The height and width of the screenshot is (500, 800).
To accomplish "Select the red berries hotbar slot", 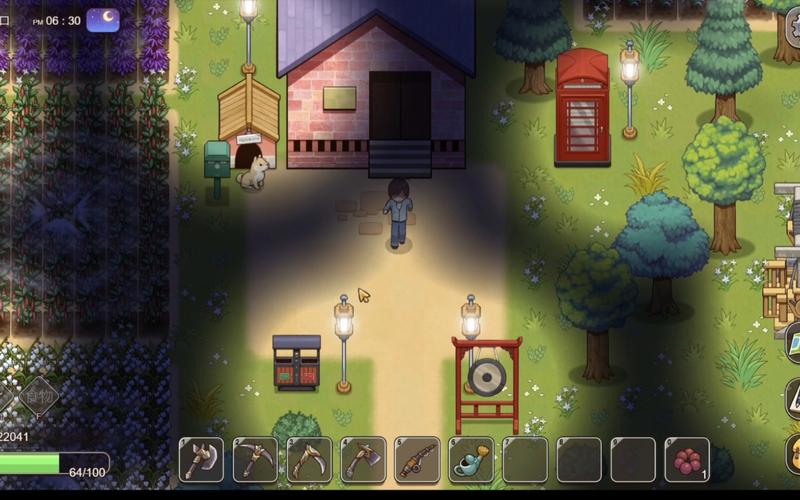I will coord(687,459).
